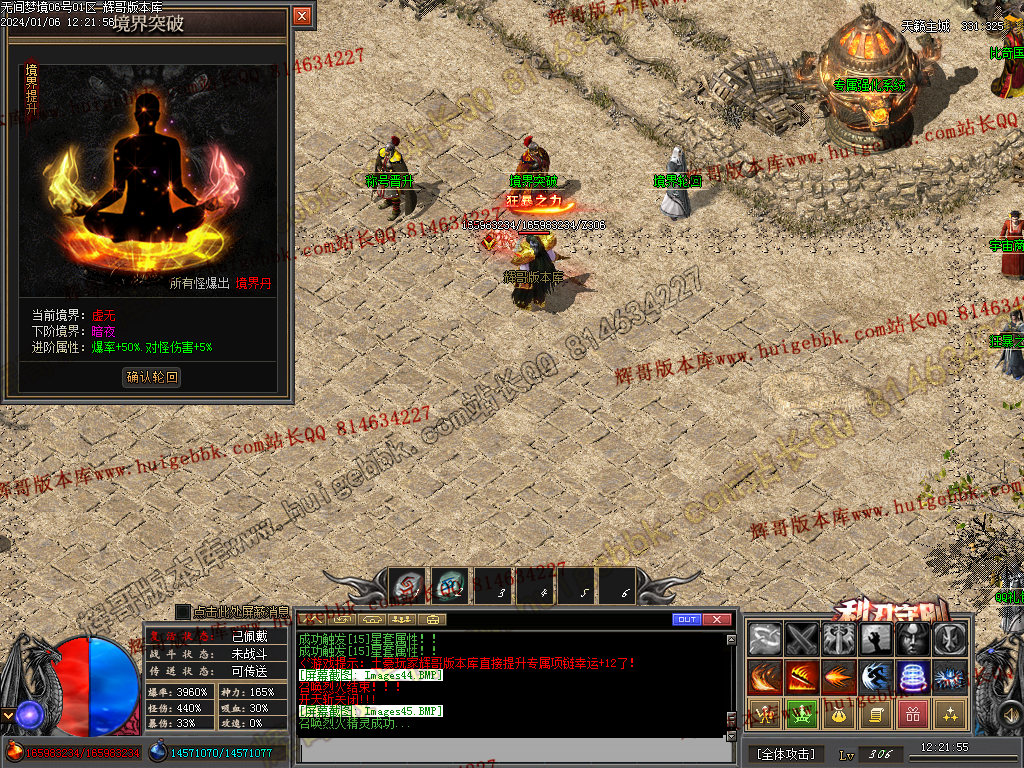This screenshot has height=768, width=1024.
Task: Select hotbar slot 2 blue rune stone
Action: pyautogui.click(x=451, y=586)
